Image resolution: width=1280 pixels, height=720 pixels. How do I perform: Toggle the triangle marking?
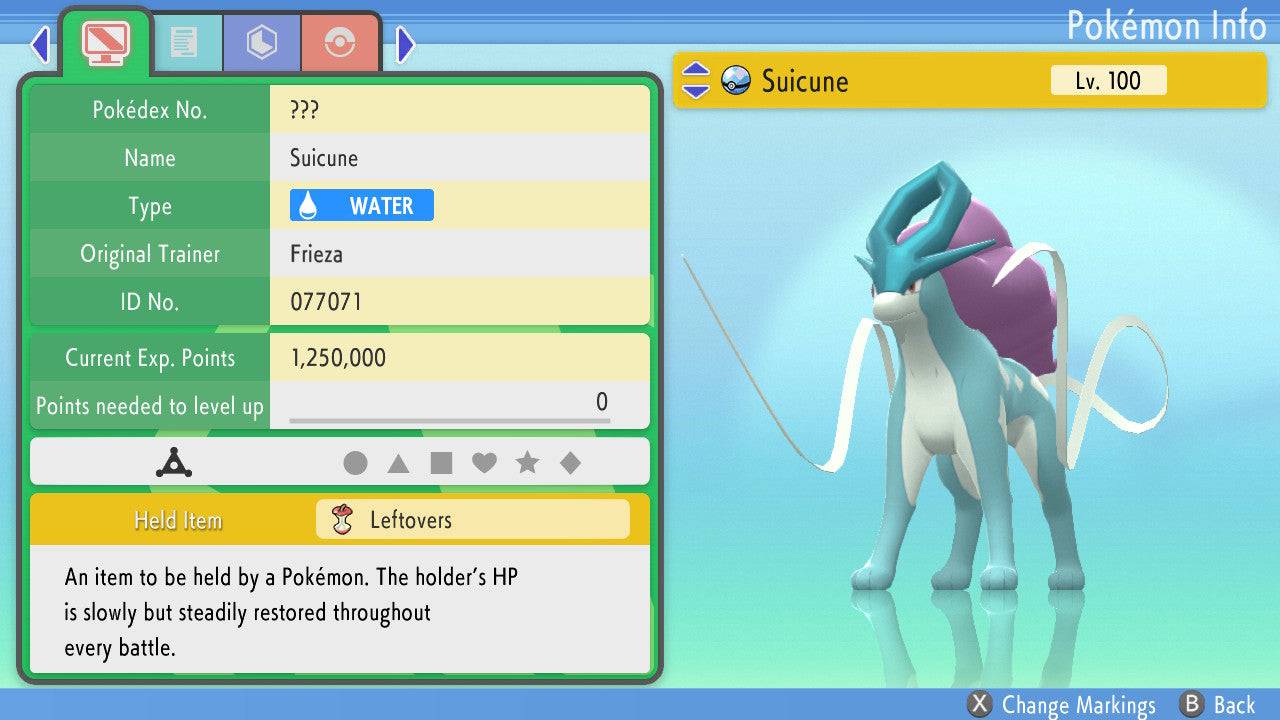398,463
